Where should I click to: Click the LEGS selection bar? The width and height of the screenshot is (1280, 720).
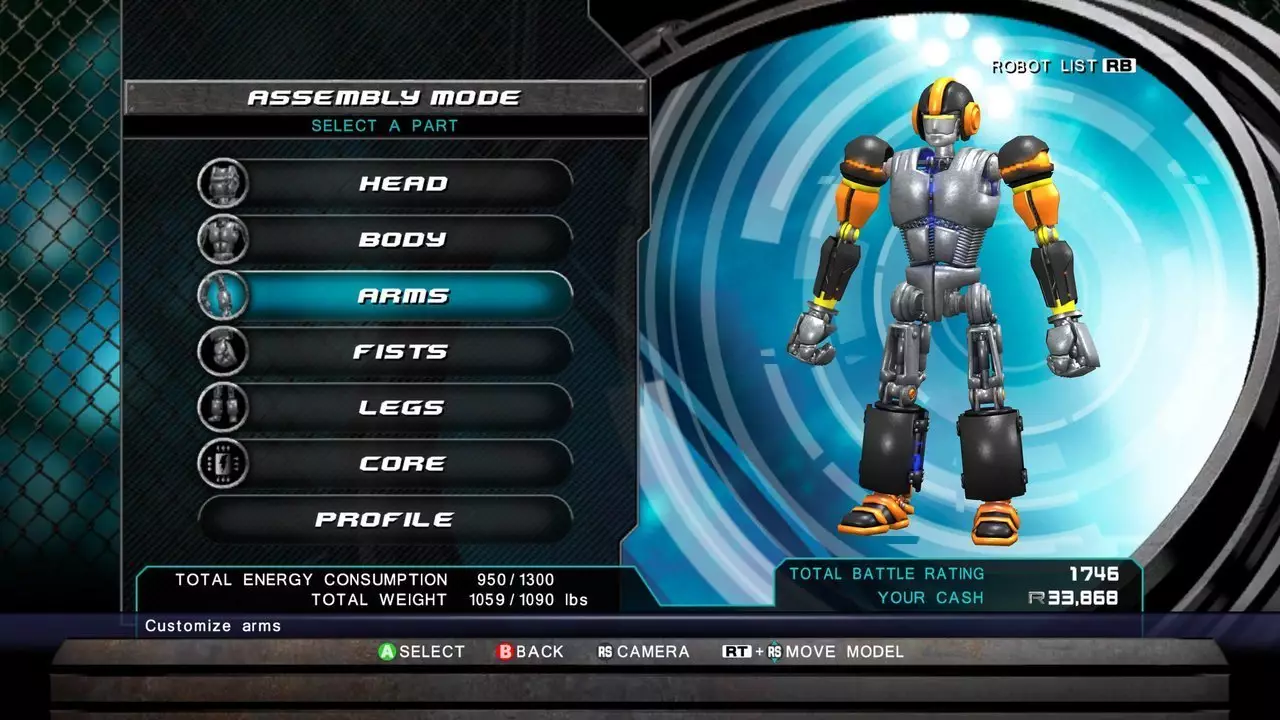[x=405, y=407]
